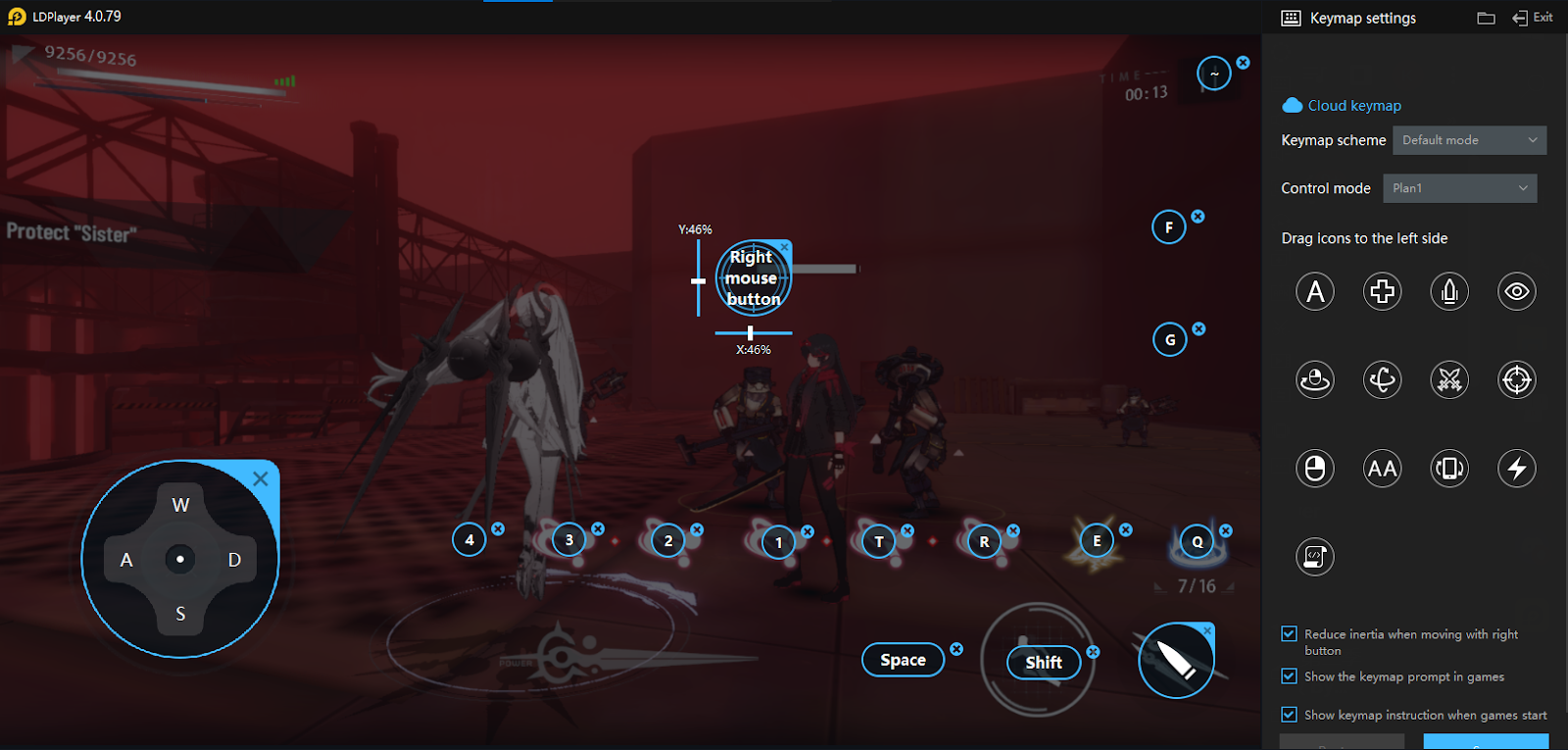This screenshot has width=1568, height=750.
Task: Choose the single-key A icon in palette
Action: tap(1315, 291)
